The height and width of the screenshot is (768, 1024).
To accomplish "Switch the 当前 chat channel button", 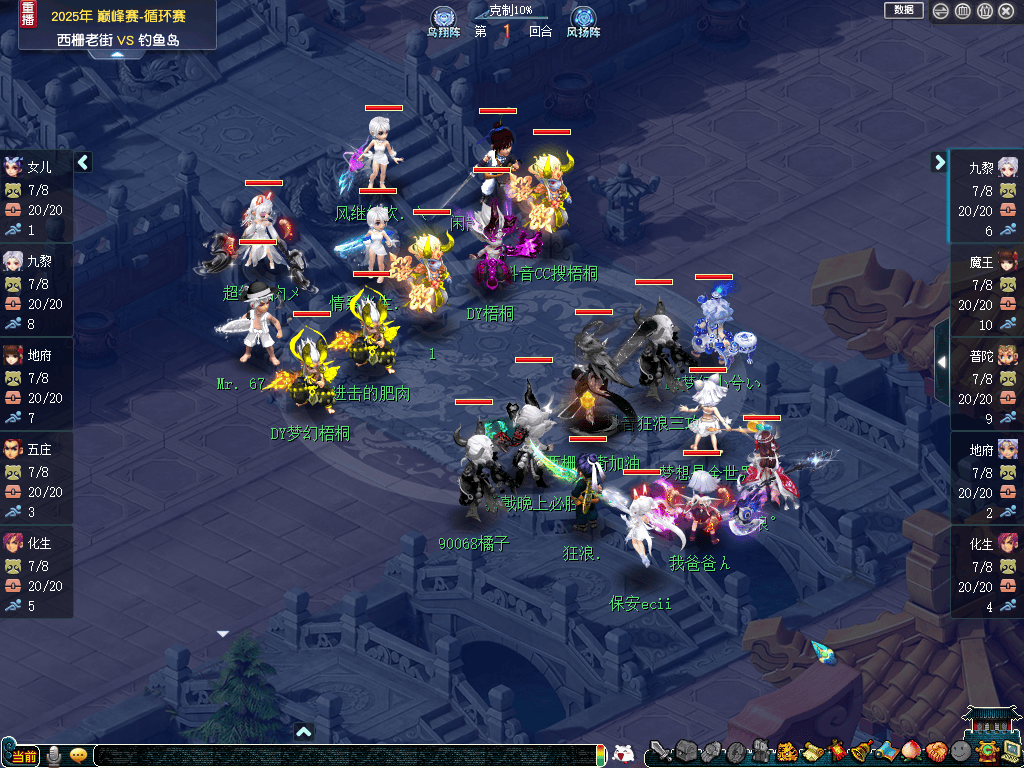I will coord(24,756).
